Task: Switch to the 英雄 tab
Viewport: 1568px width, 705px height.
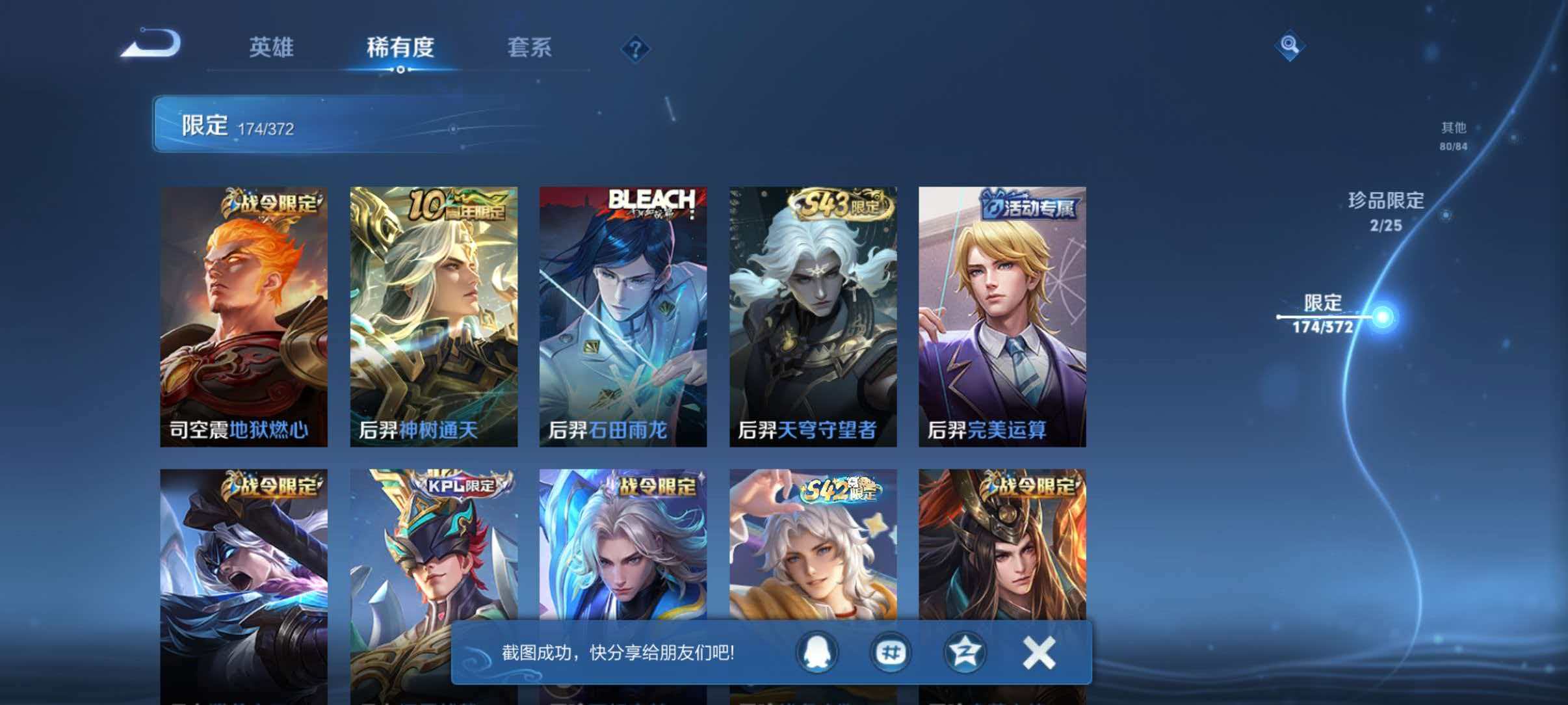Action: [x=271, y=48]
